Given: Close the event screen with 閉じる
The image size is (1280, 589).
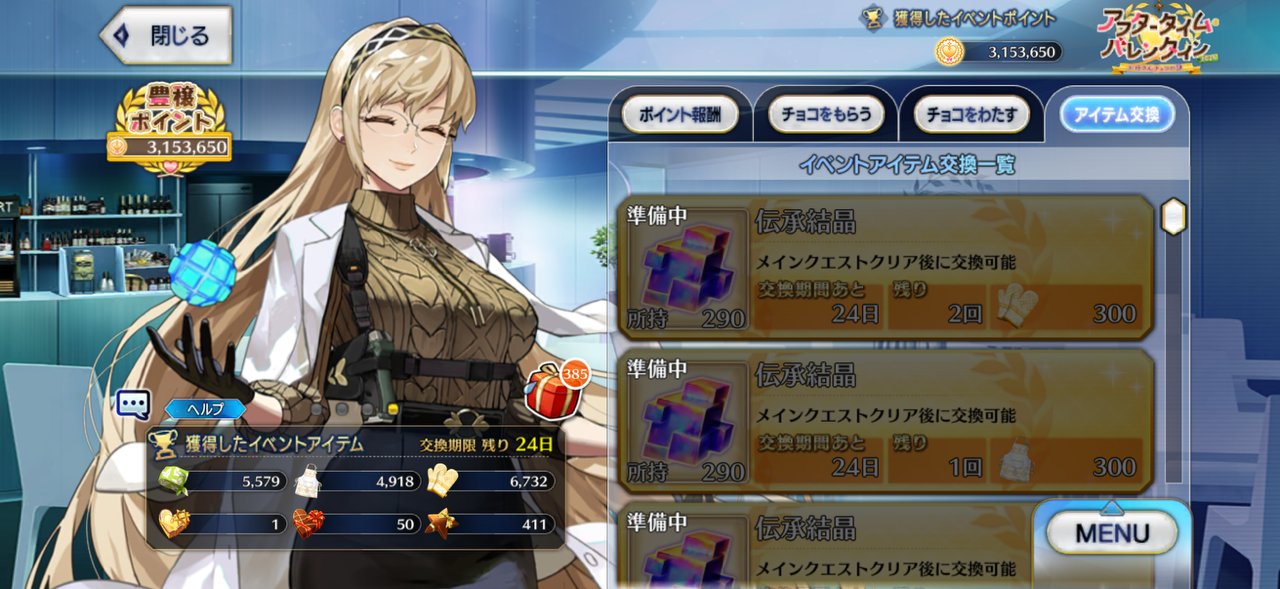Looking at the screenshot, I should coord(165,36).
